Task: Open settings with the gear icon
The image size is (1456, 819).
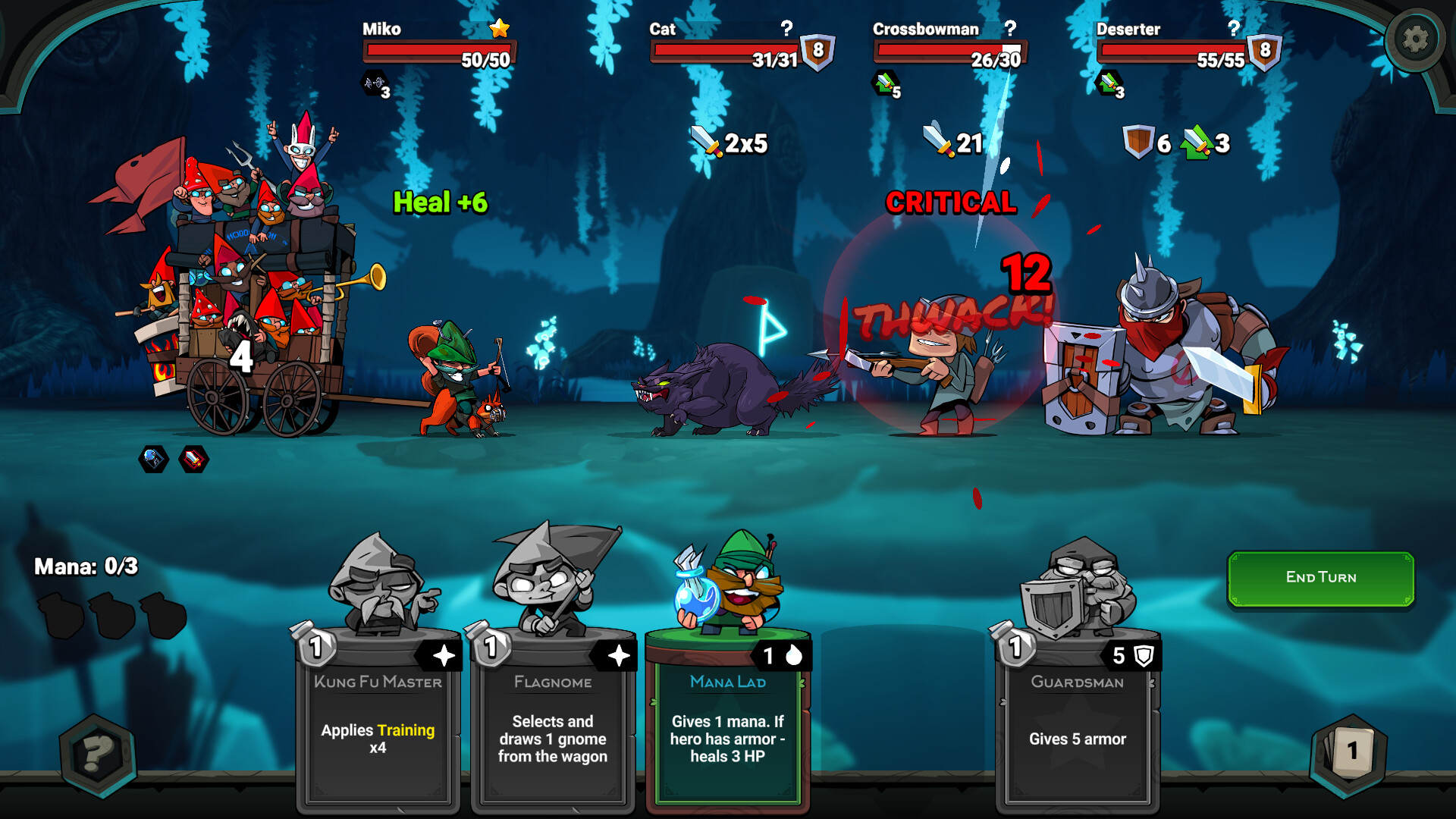Action: tap(1414, 39)
